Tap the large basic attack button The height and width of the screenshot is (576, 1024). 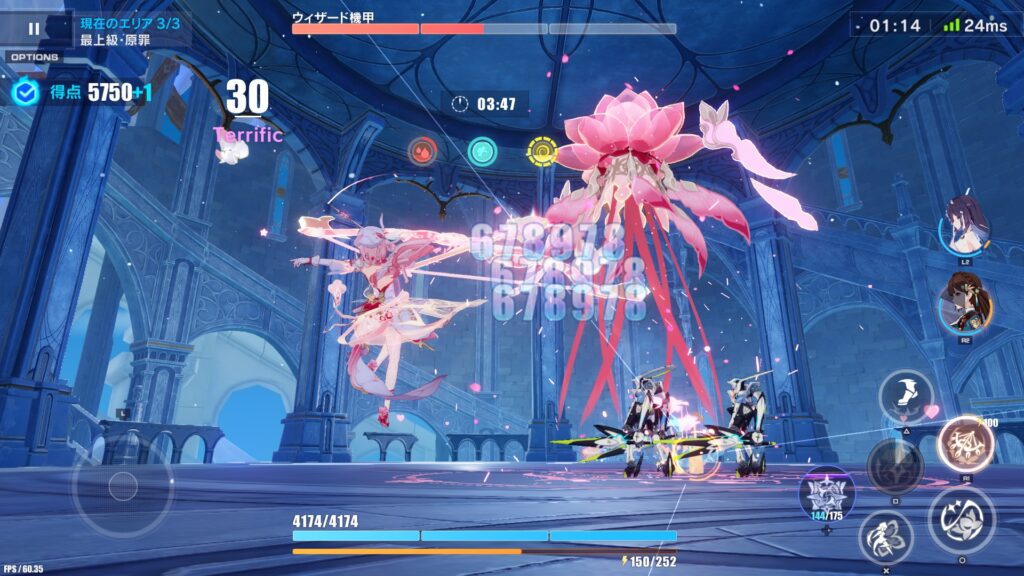(961, 520)
